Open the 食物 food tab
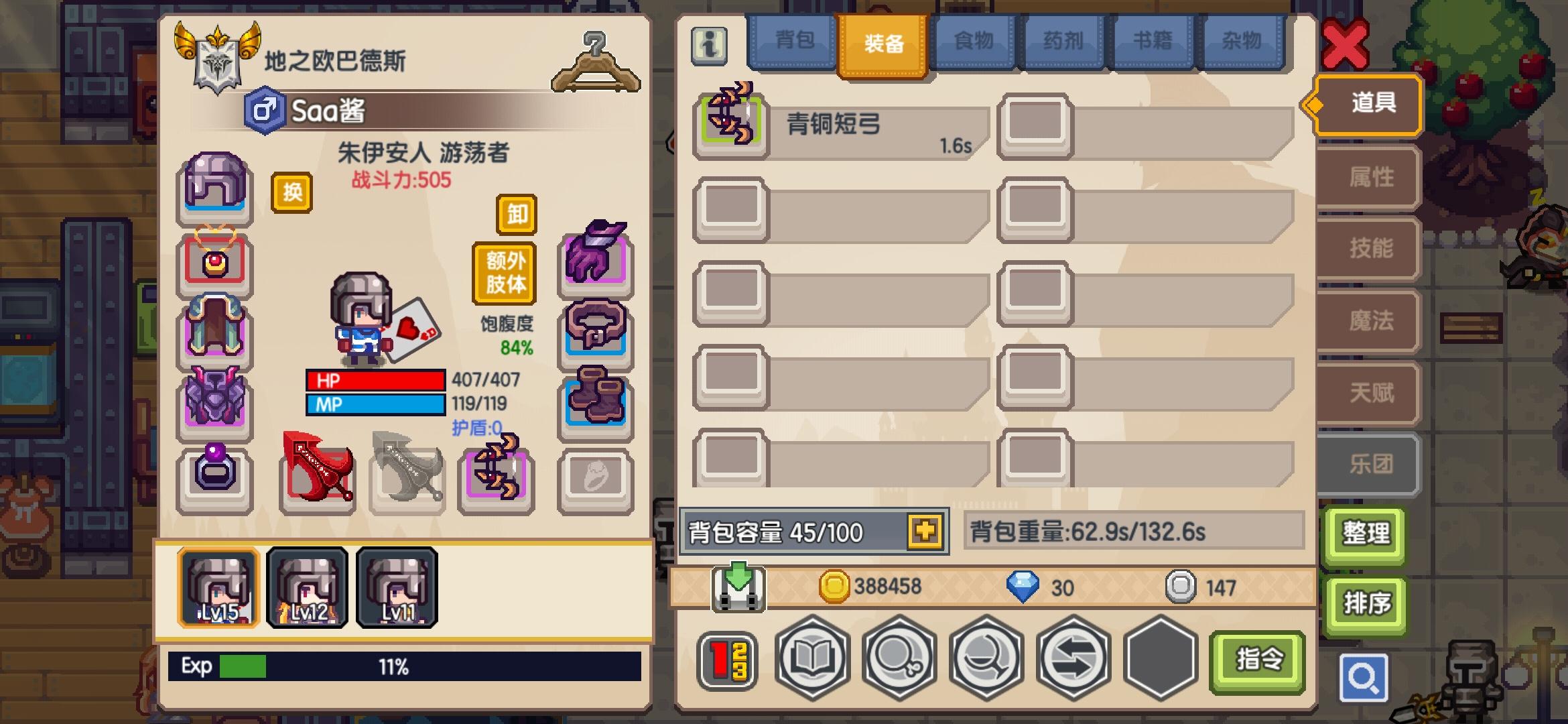Screen dimensions: 1568x724 (x=973, y=42)
